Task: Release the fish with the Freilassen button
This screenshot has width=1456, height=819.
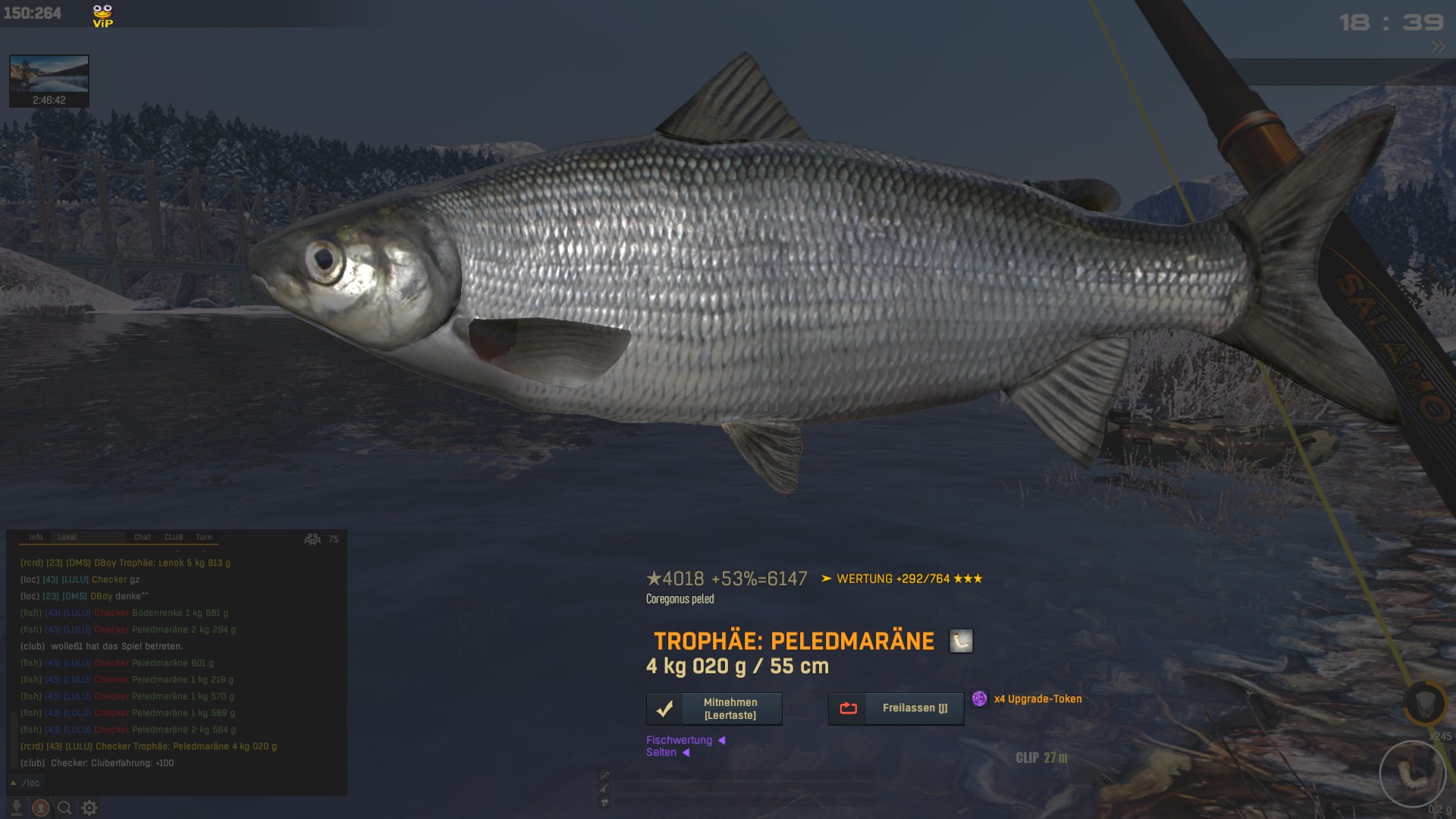Action: point(896,708)
